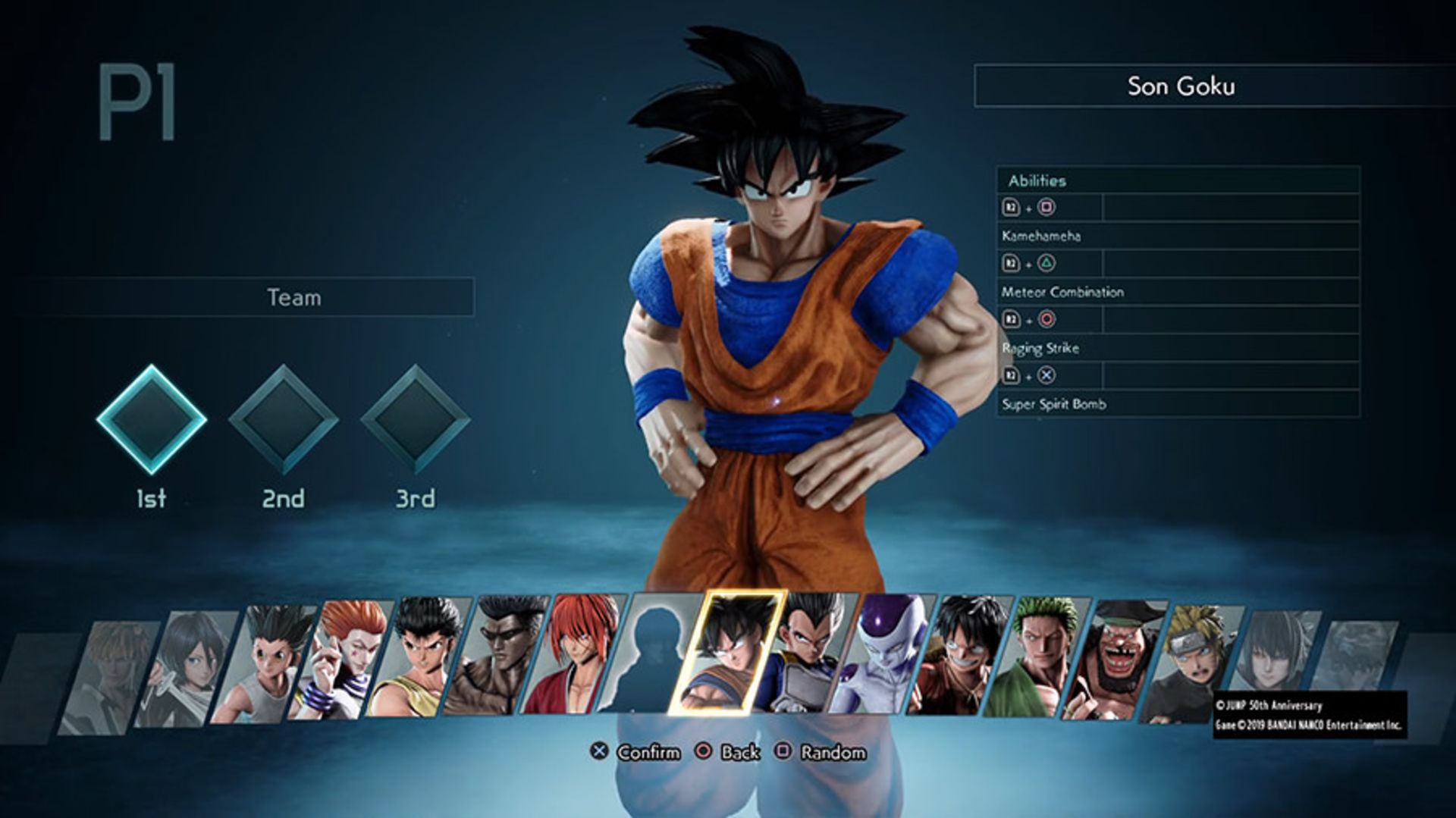The image size is (1456, 818).
Task: Choose the highlighted Son Goku portrait
Action: pos(726,652)
